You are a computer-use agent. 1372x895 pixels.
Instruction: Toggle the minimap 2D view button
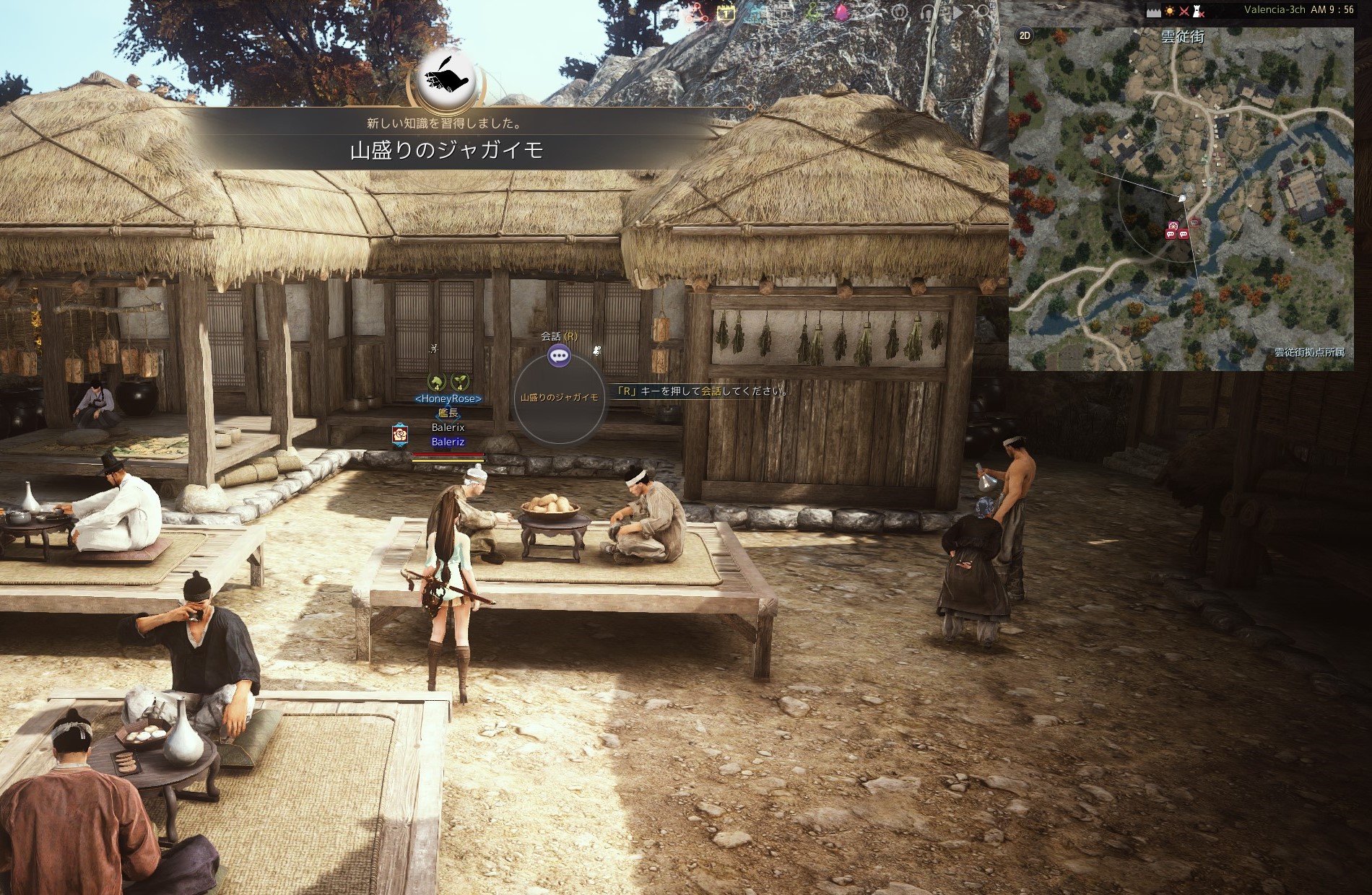1024,35
